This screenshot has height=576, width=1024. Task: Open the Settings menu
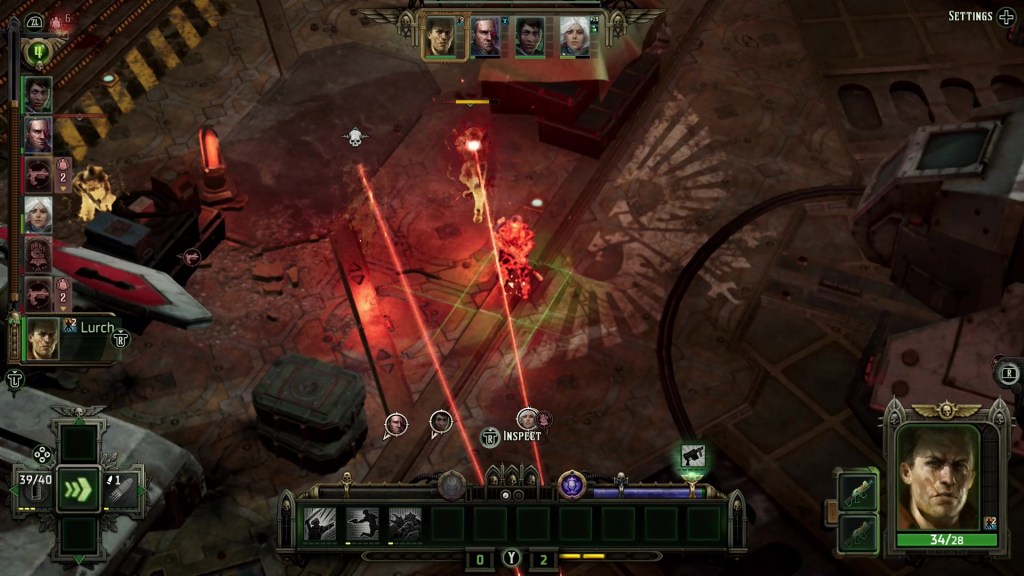pyautogui.click(x=980, y=16)
